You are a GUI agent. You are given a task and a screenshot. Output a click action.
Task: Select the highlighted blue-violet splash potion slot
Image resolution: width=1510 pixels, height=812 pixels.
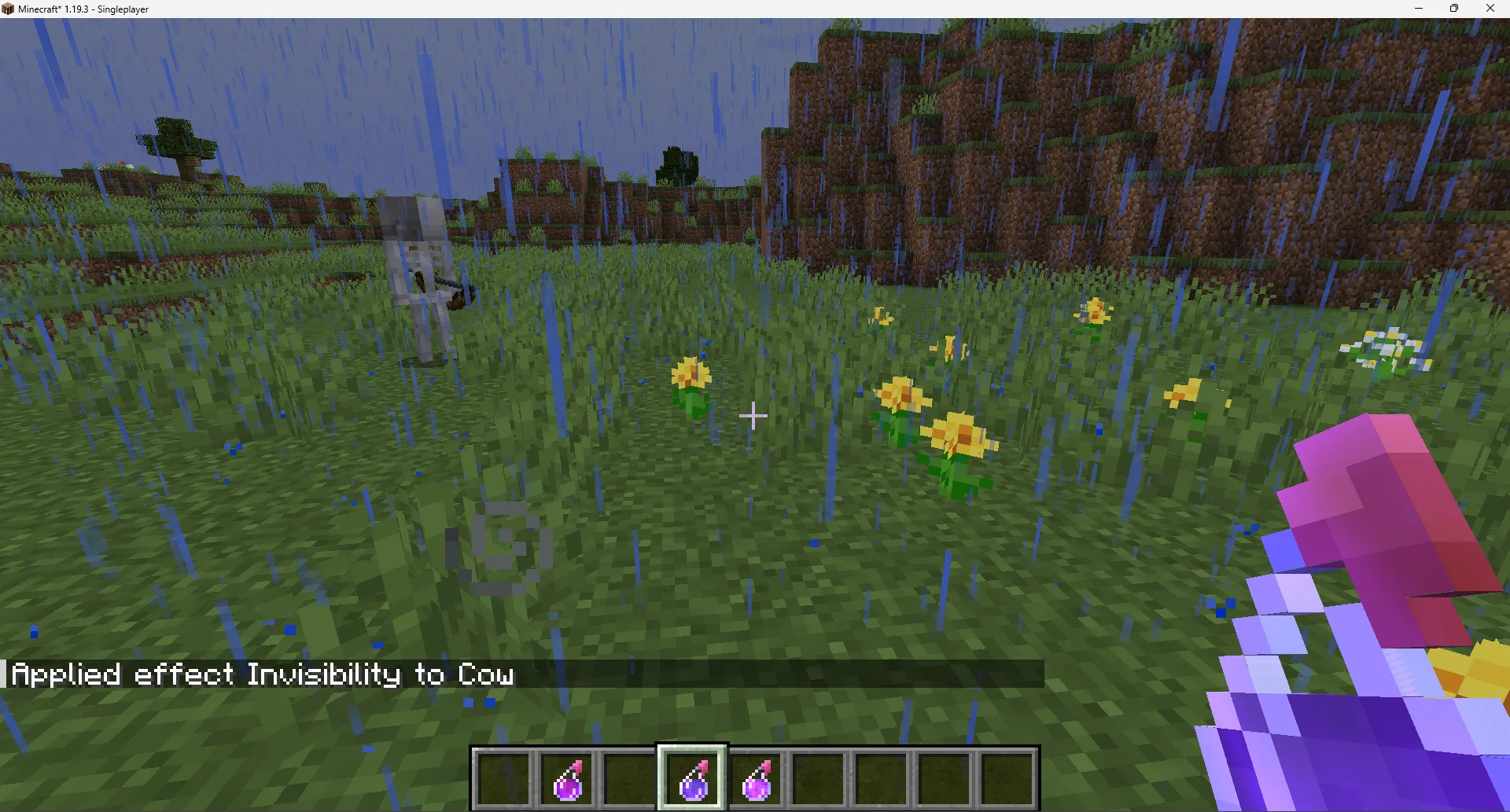[692, 777]
